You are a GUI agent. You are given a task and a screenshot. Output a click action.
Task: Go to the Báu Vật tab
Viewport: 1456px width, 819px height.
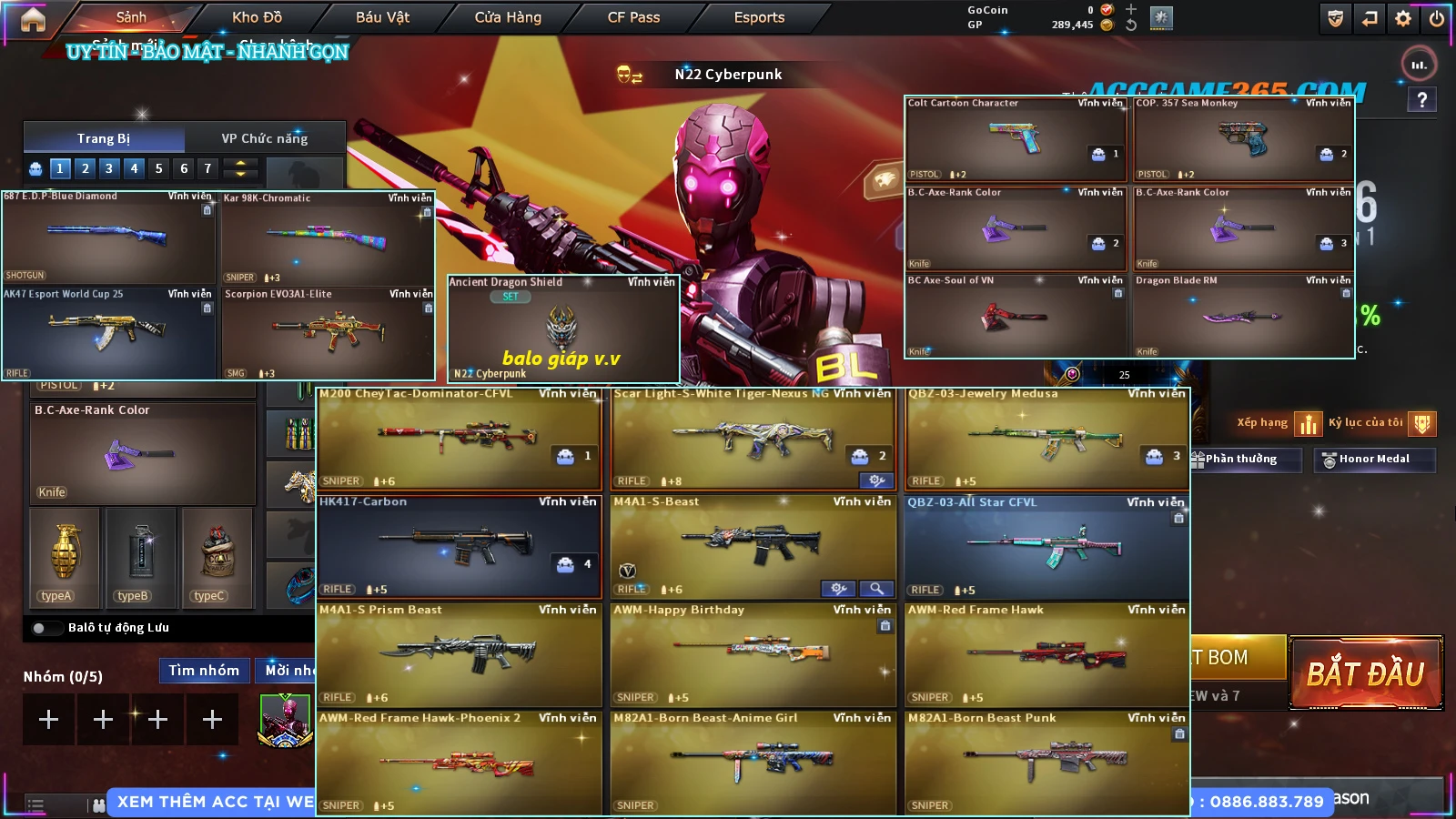[x=382, y=17]
